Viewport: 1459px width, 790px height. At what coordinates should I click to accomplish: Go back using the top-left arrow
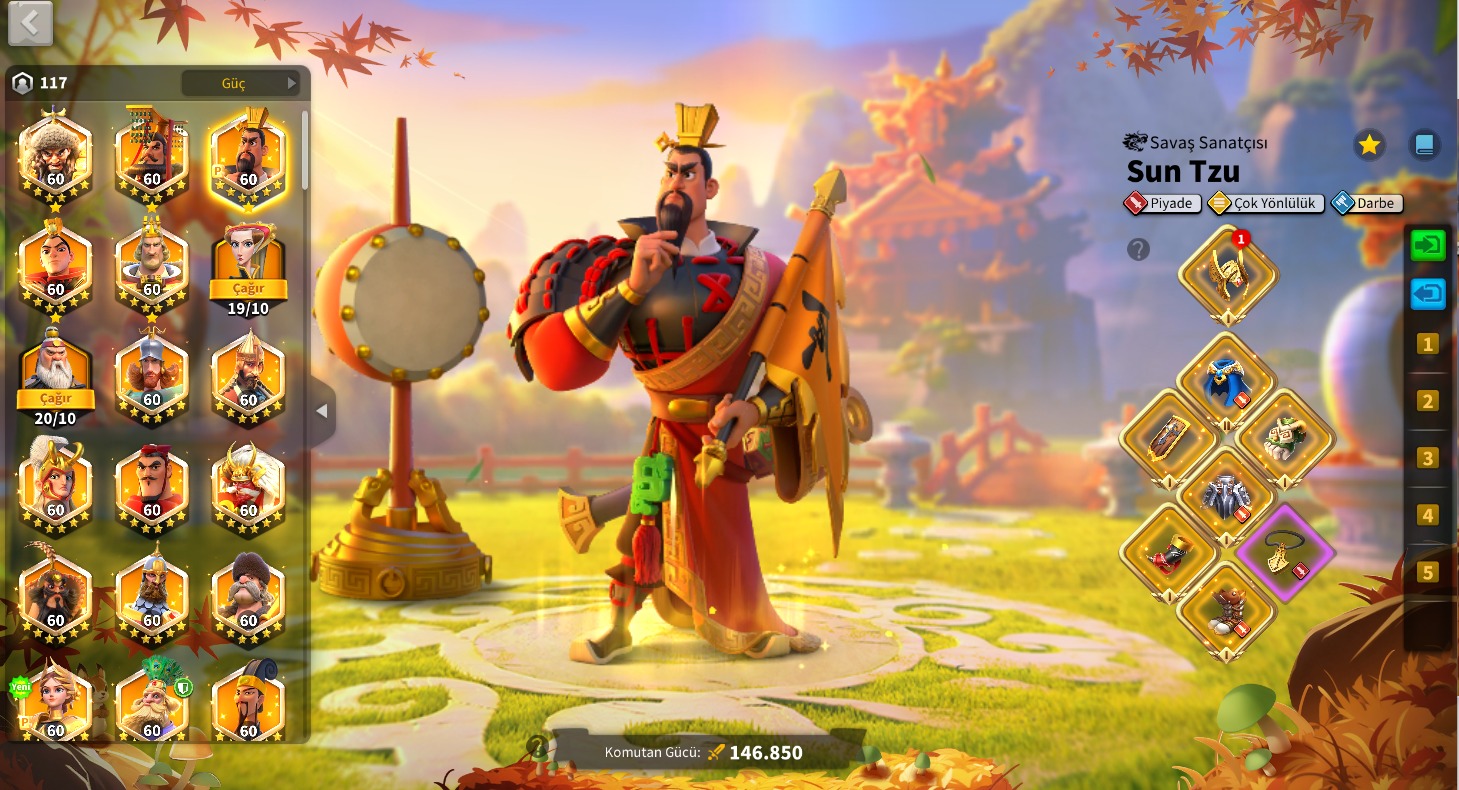(30, 23)
